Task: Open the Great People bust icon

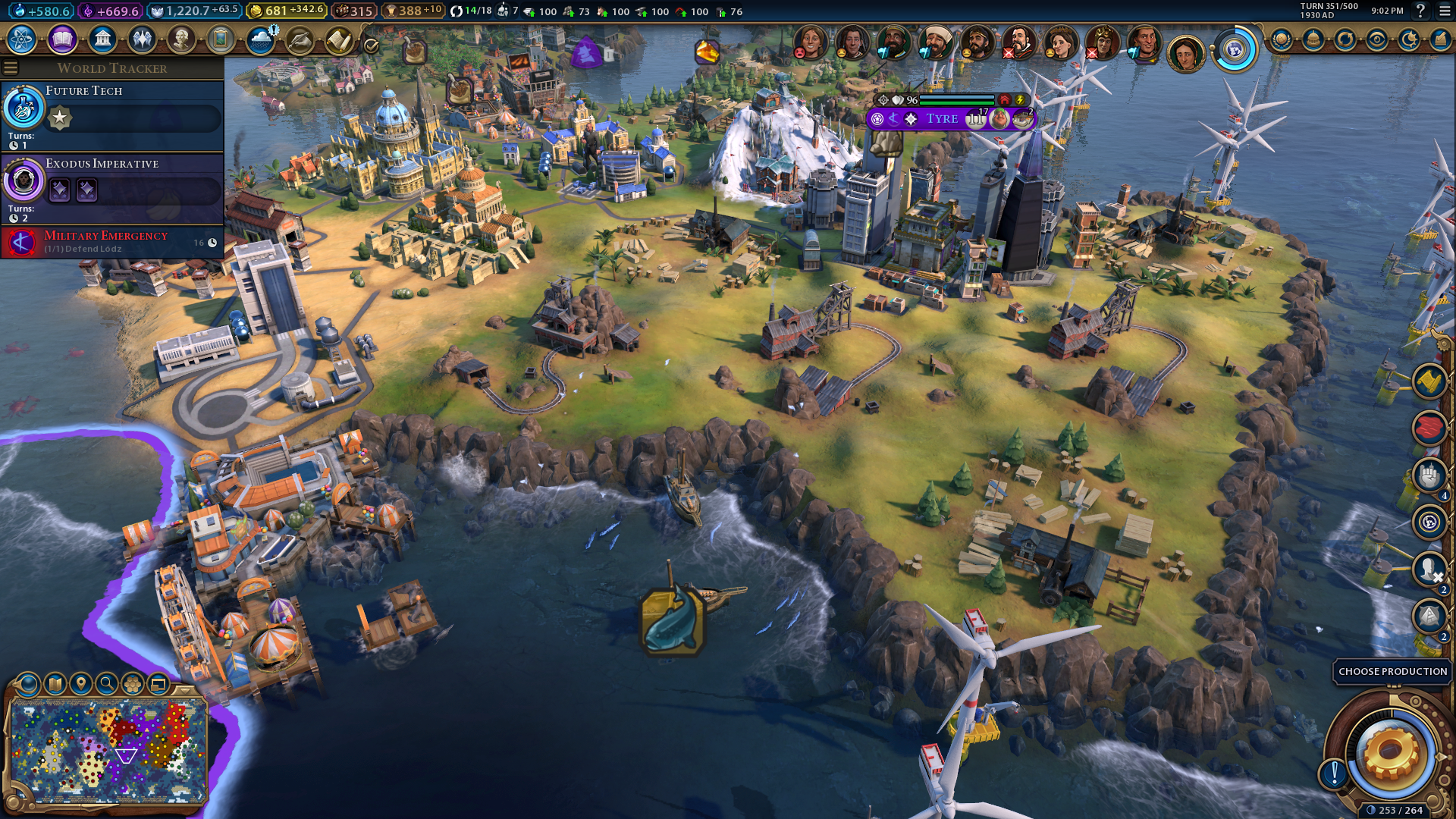Action: click(x=181, y=39)
